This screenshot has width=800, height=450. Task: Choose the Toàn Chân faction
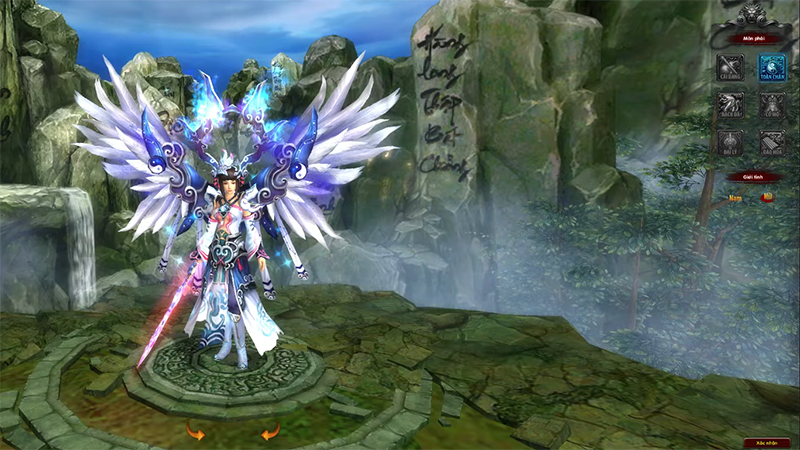(770, 68)
